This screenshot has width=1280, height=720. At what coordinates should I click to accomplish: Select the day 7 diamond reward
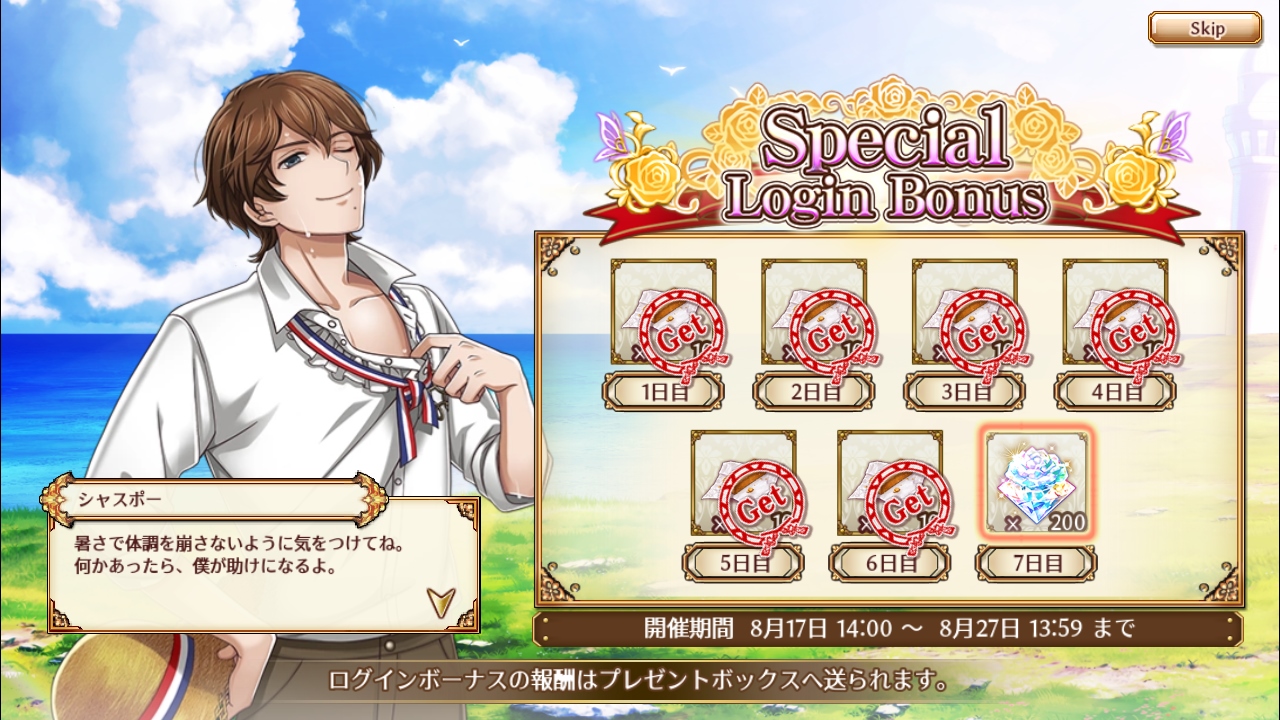tap(1035, 483)
